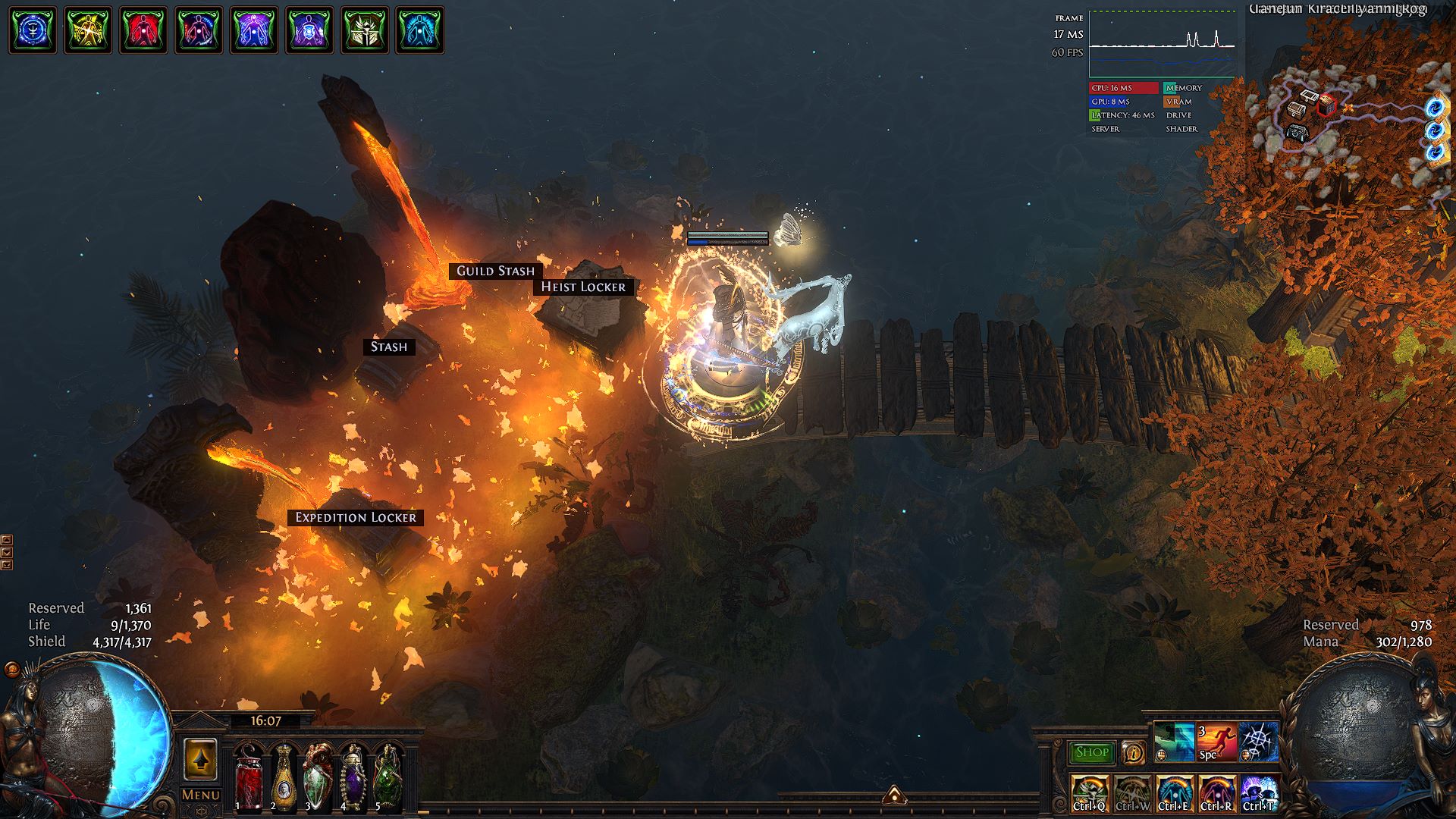This screenshot has height=819, width=1456.
Task: Use the ram-horned flask in slot 3
Action: pyautogui.click(x=318, y=777)
